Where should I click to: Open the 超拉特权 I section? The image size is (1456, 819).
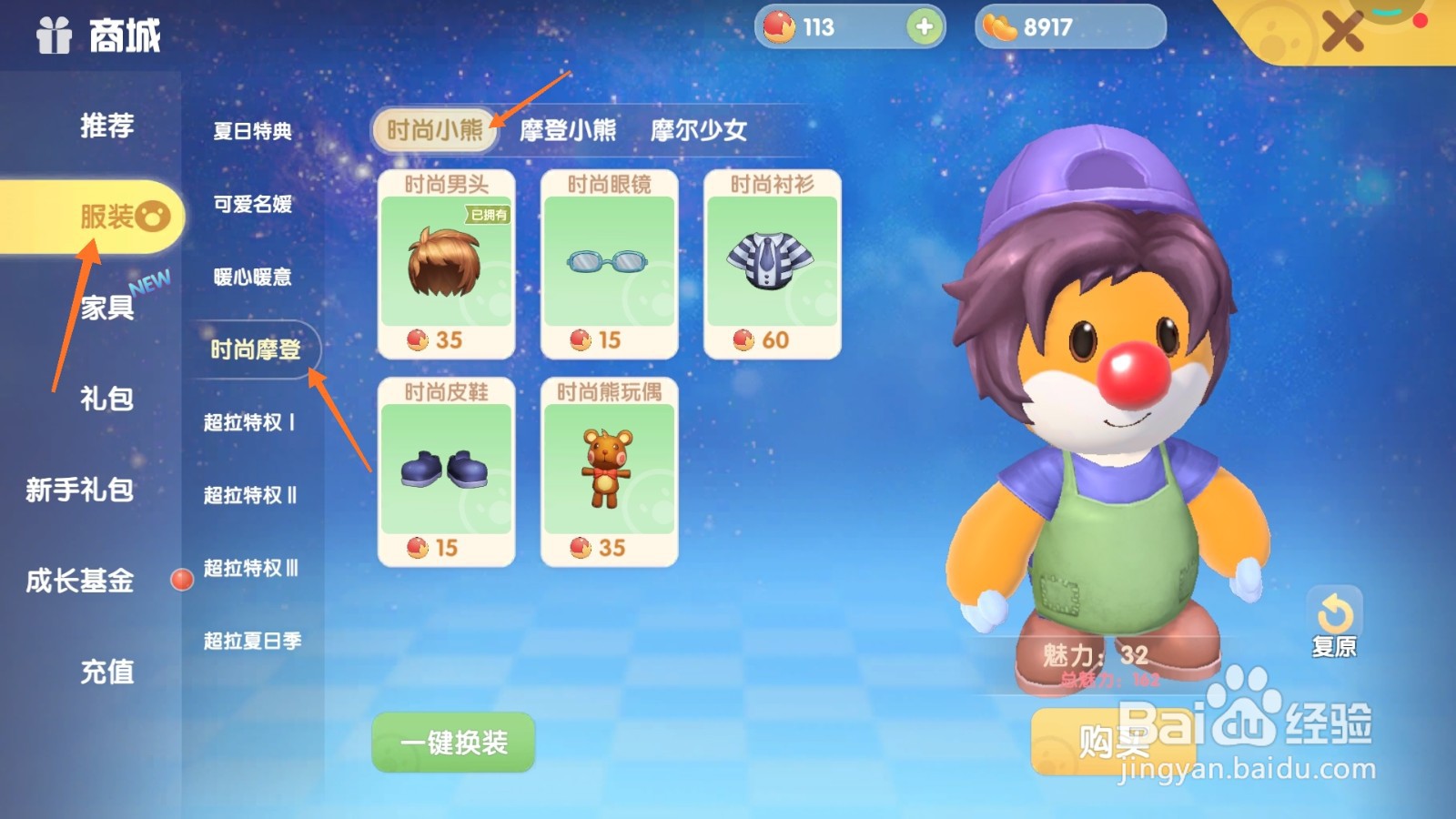252,422
